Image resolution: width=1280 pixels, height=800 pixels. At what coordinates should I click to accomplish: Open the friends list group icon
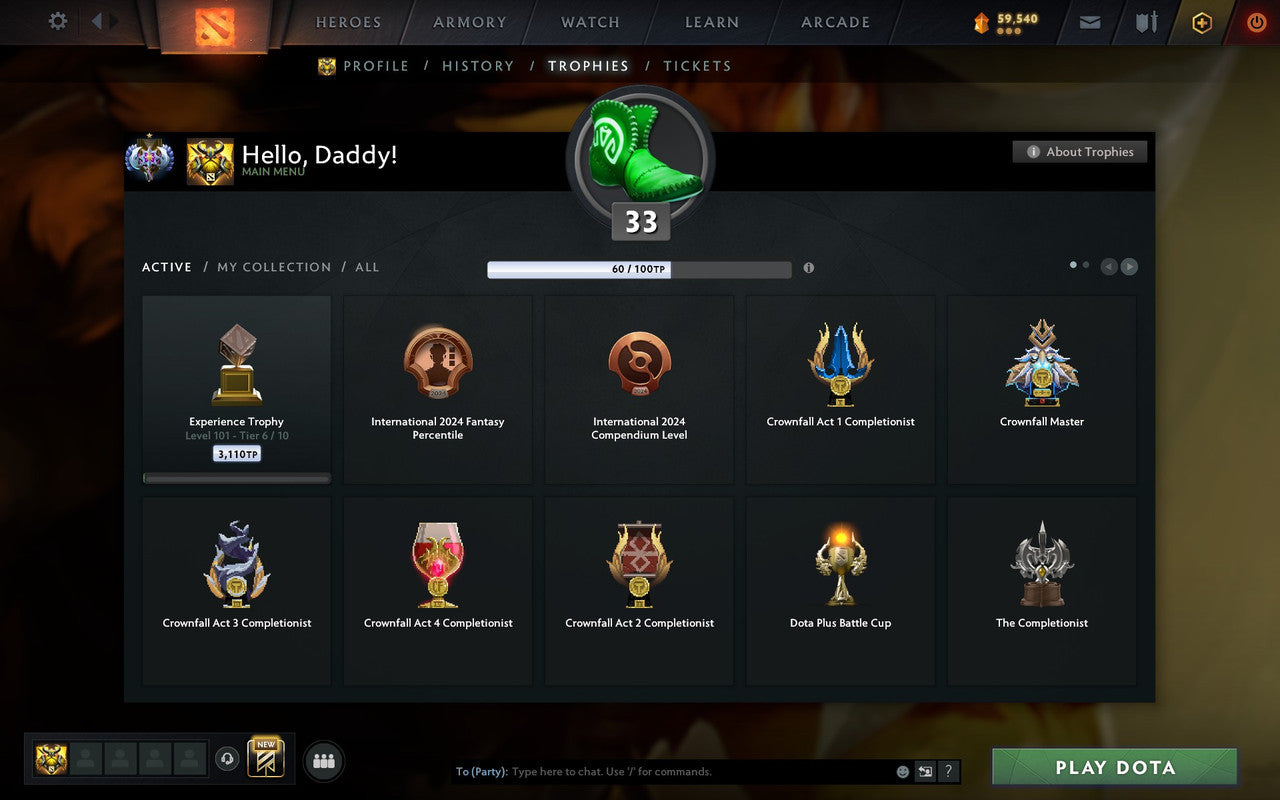(323, 759)
